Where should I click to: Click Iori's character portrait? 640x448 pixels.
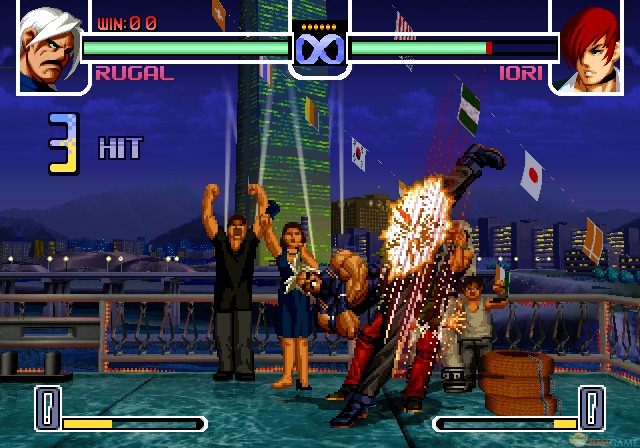591,46
